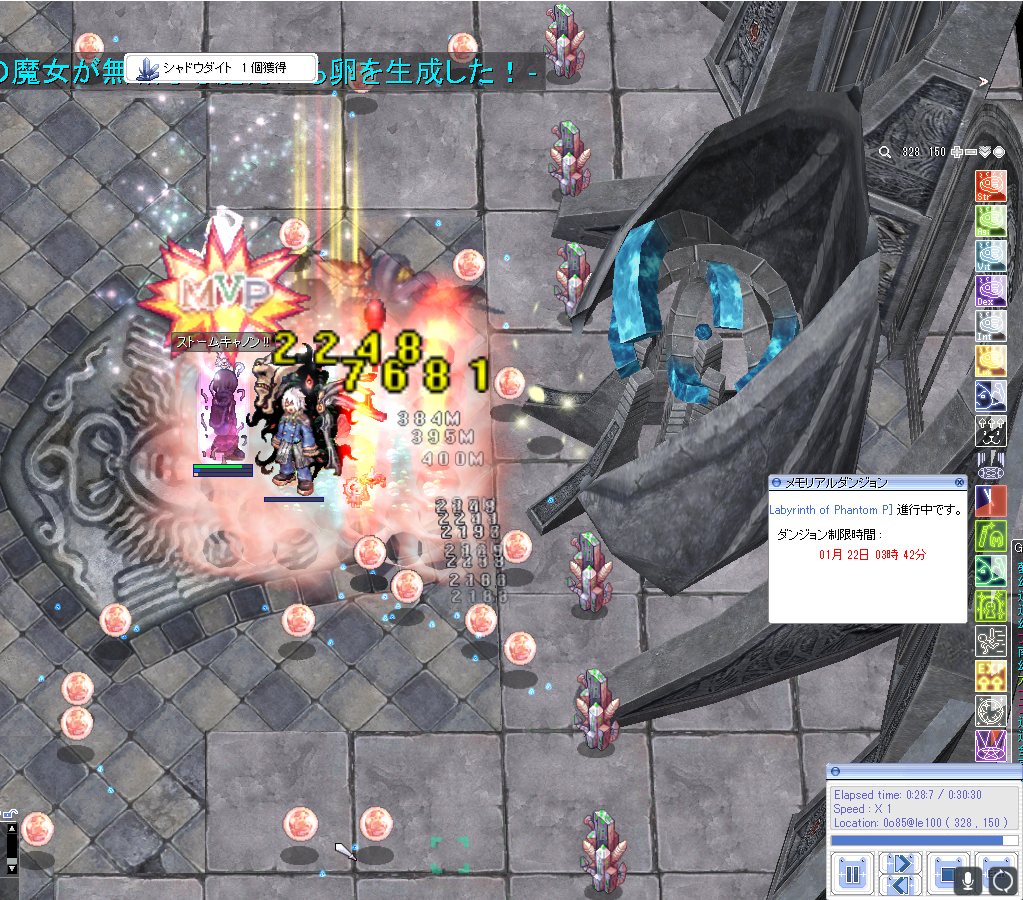Click the circular refresh arrows overlay button
The image size is (1023, 900).
tap(1001, 880)
